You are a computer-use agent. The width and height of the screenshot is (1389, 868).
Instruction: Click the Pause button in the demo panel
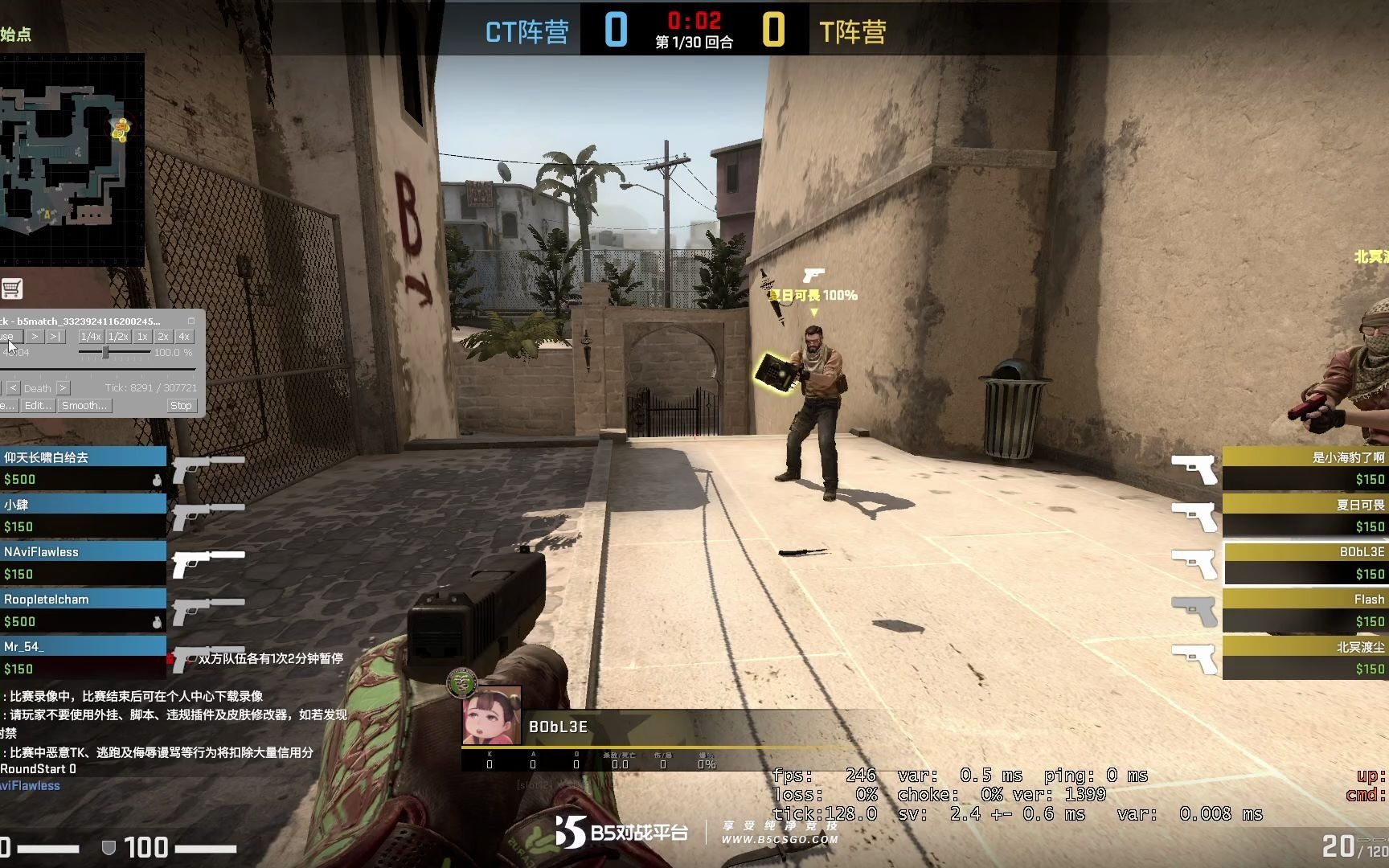click(x=10, y=336)
